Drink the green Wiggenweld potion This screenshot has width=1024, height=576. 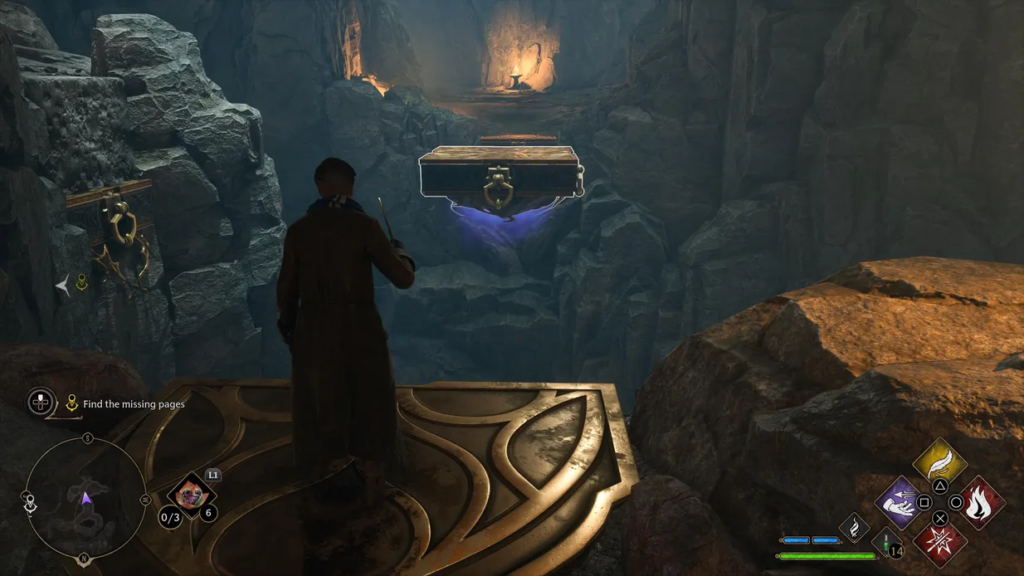click(885, 541)
